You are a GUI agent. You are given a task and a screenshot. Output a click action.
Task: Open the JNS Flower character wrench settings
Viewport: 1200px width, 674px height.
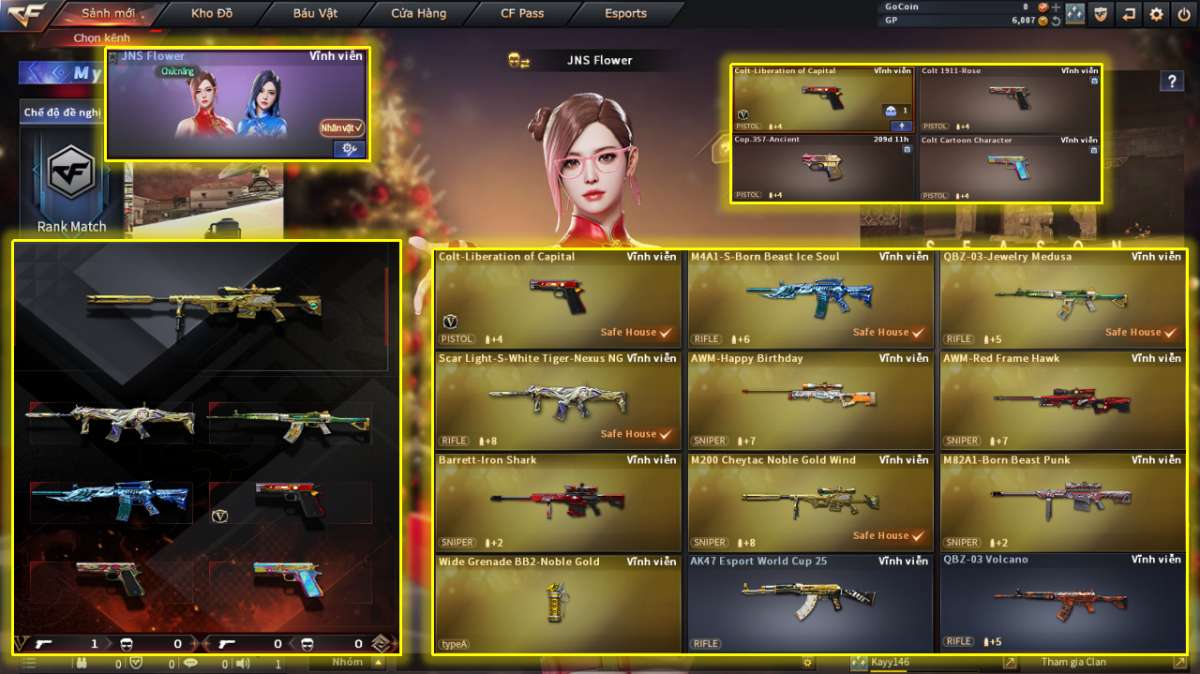tap(349, 149)
